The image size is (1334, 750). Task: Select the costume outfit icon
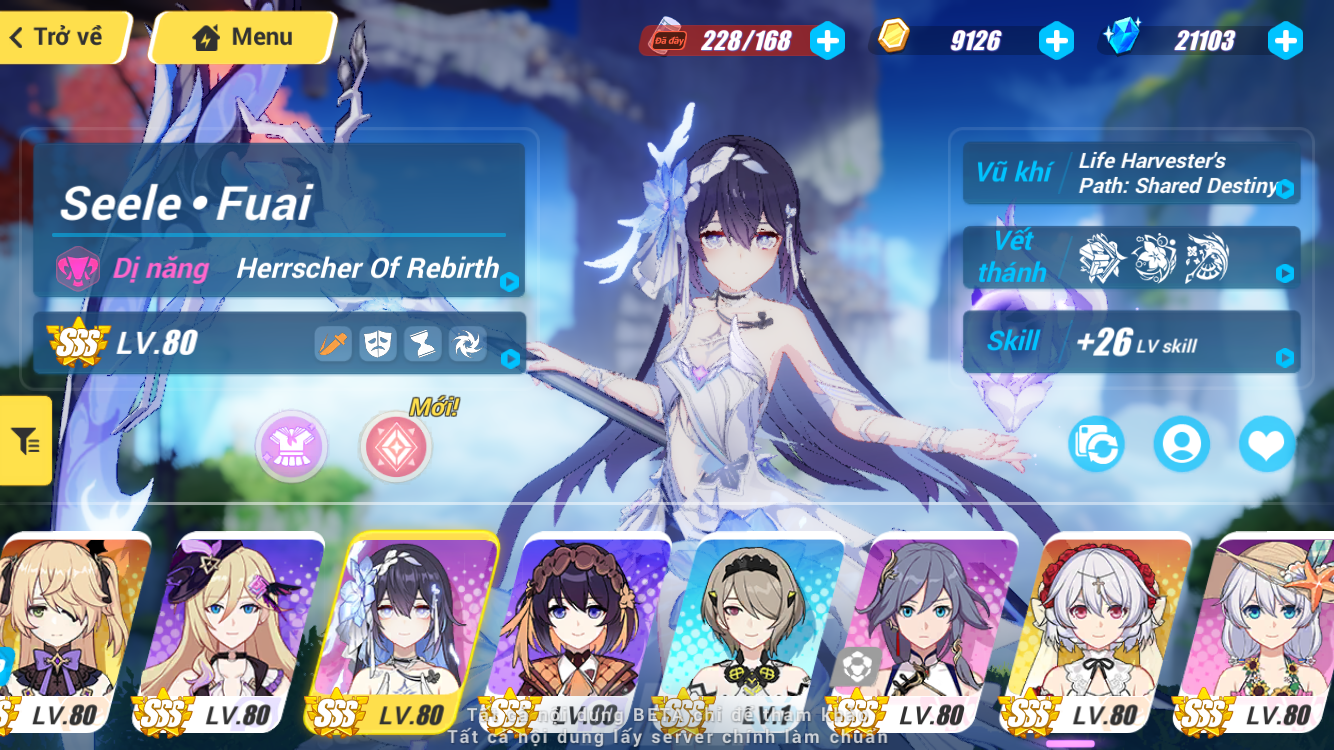click(x=291, y=446)
